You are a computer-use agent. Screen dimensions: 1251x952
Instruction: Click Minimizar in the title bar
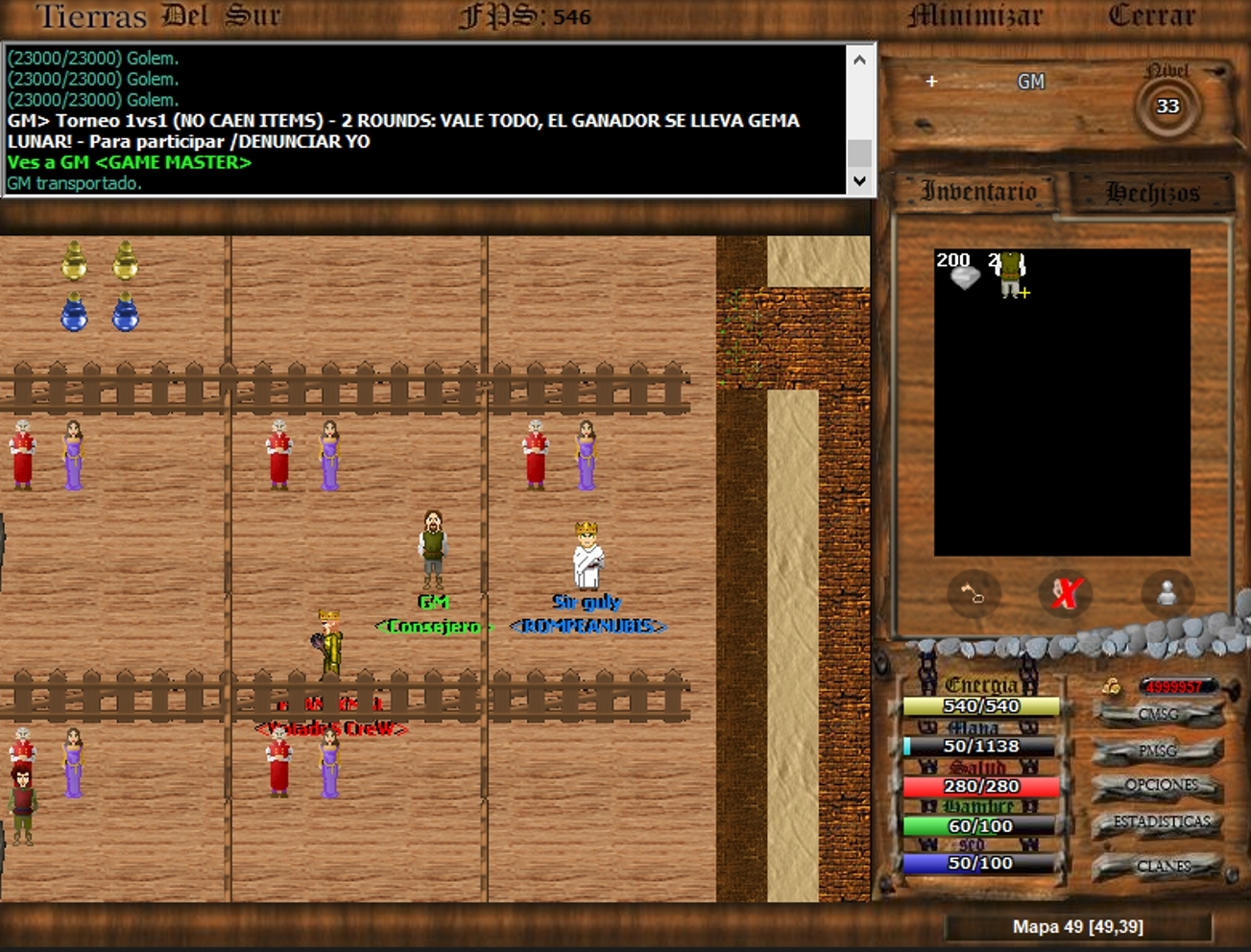click(x=973, y=15)
